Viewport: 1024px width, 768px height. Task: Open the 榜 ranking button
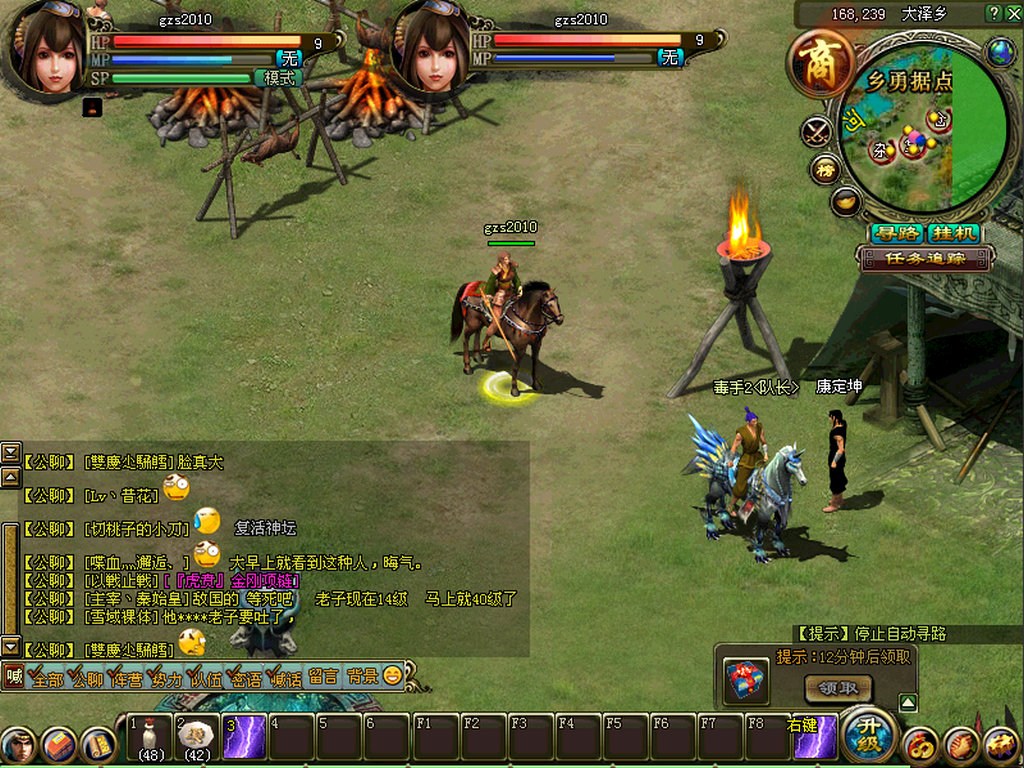[x=826, y=168]
